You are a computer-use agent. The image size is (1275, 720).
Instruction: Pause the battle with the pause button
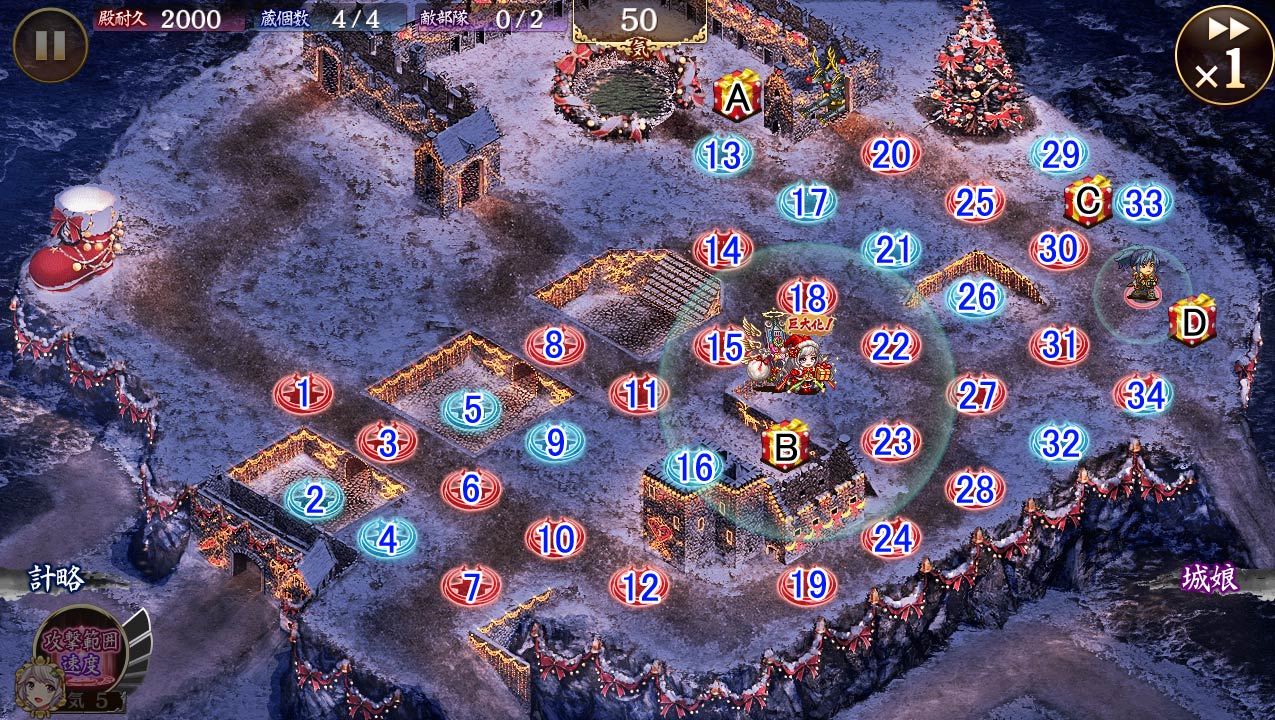pyautogui.click(x=50, y=45)
